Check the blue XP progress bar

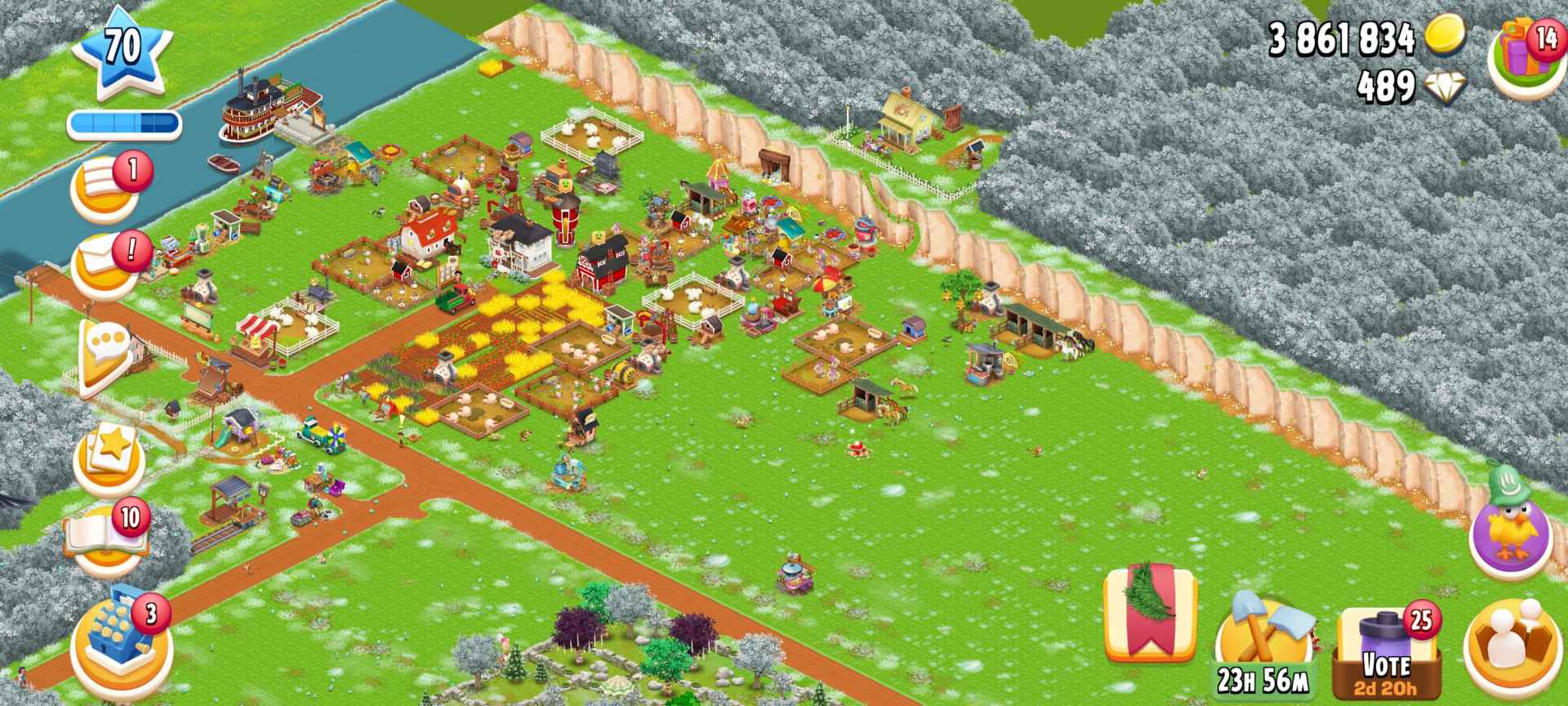122,123
